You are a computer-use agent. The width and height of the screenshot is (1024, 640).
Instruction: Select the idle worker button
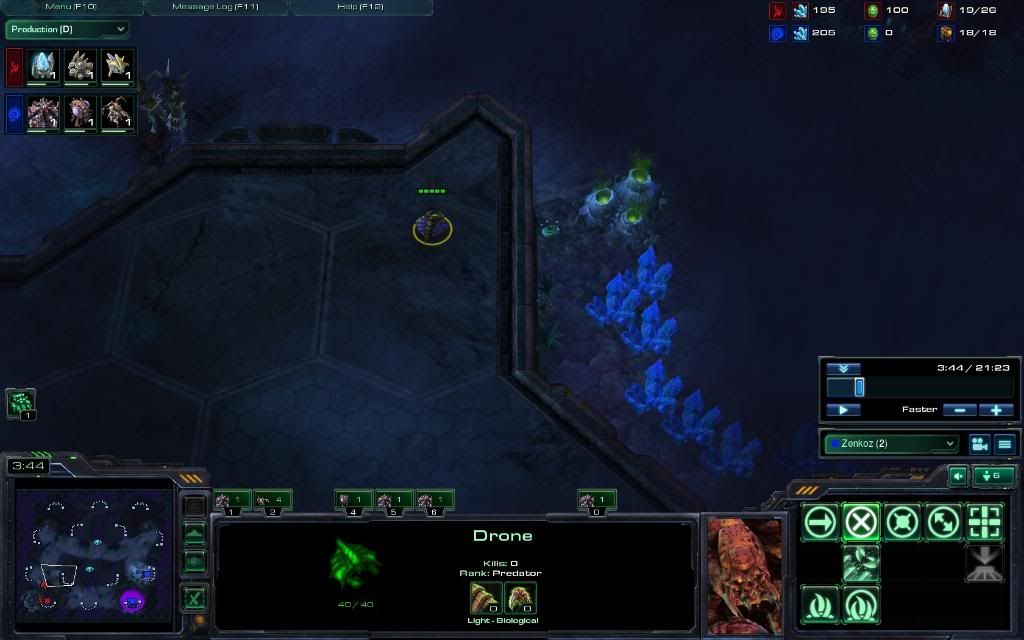click(x=21, y=403)
